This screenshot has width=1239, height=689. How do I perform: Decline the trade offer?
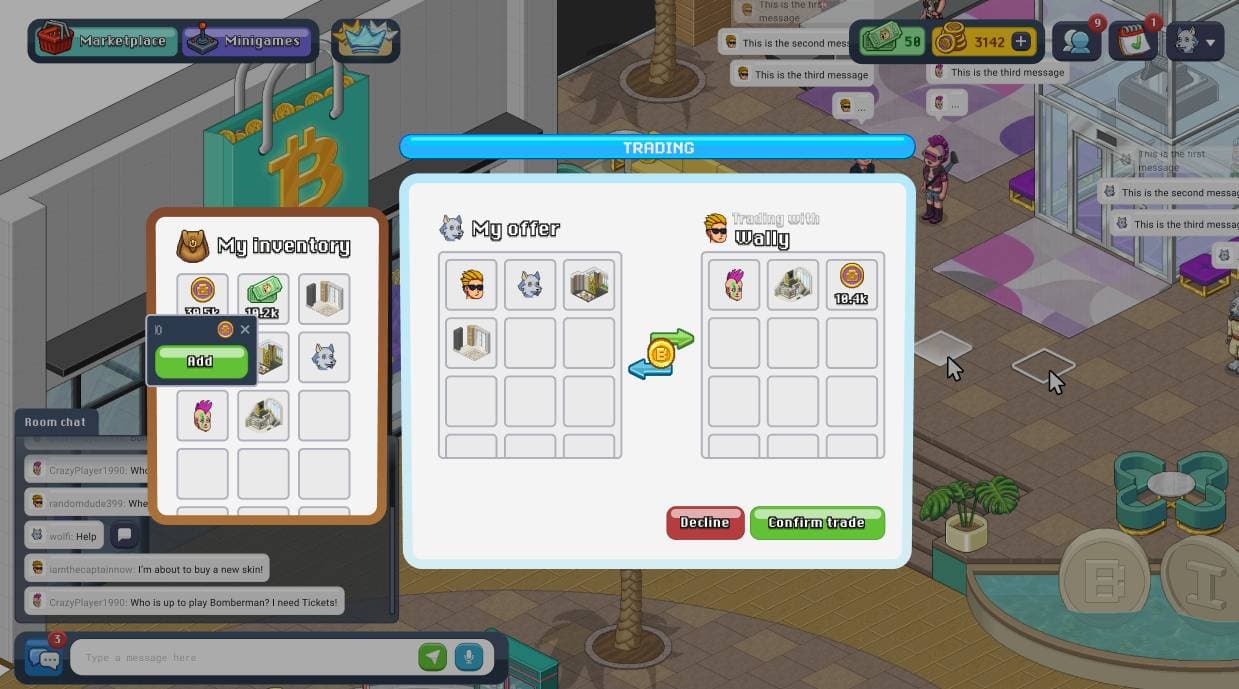705,522
